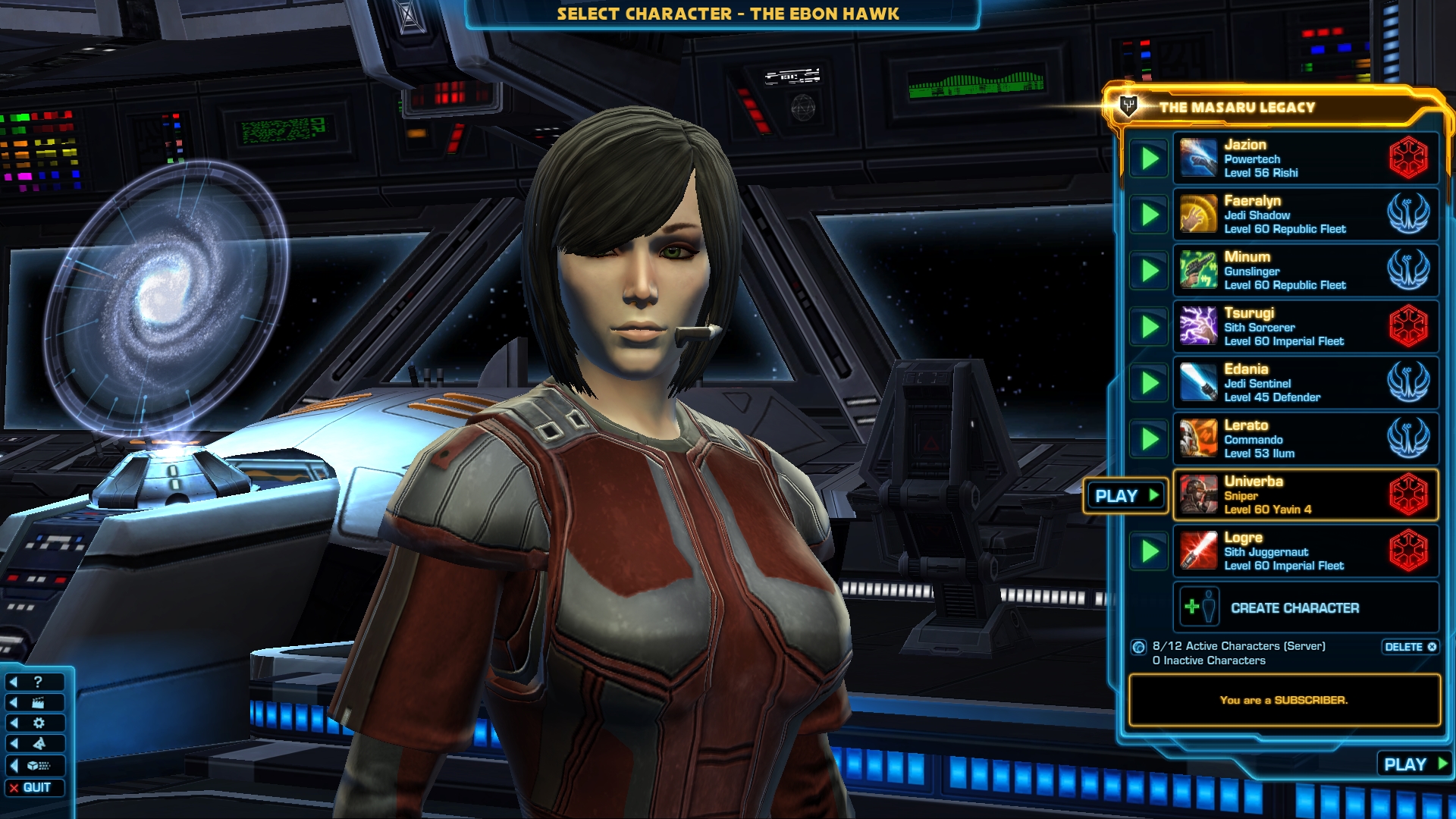1456x819 pixels.
Task: Open the settings gear icon
Action: click(39, 723)
